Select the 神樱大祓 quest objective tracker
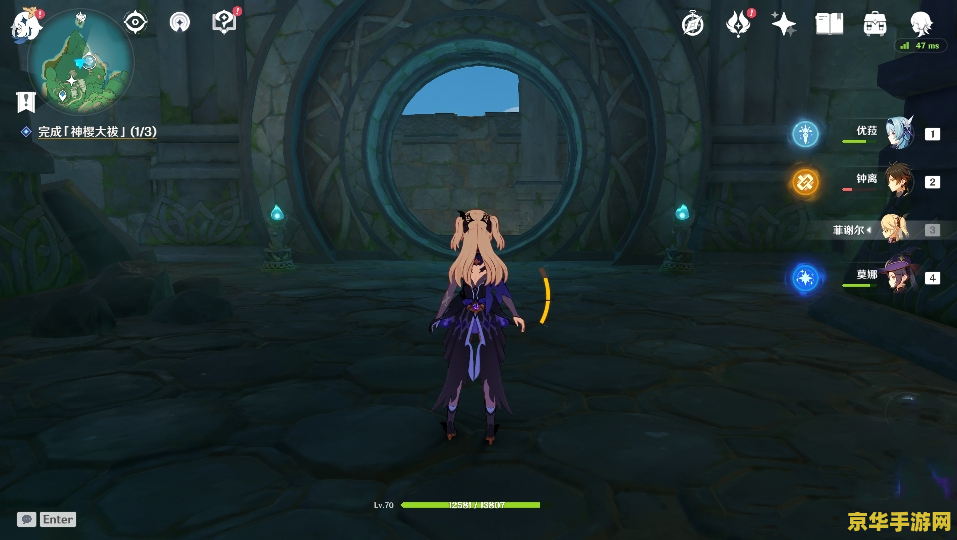 [97, 132]
